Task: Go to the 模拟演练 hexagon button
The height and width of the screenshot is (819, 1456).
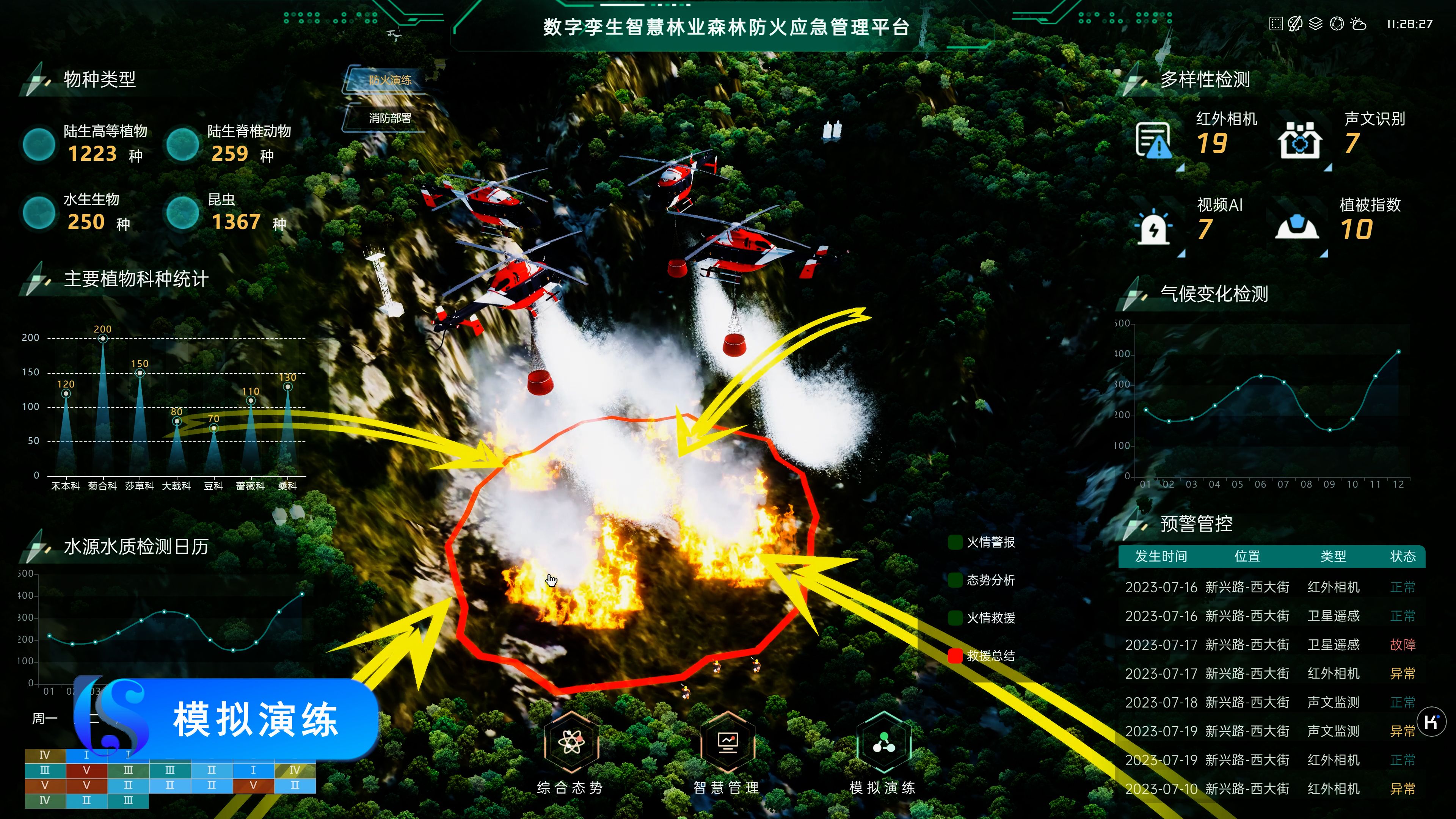Action: point(883,743)
